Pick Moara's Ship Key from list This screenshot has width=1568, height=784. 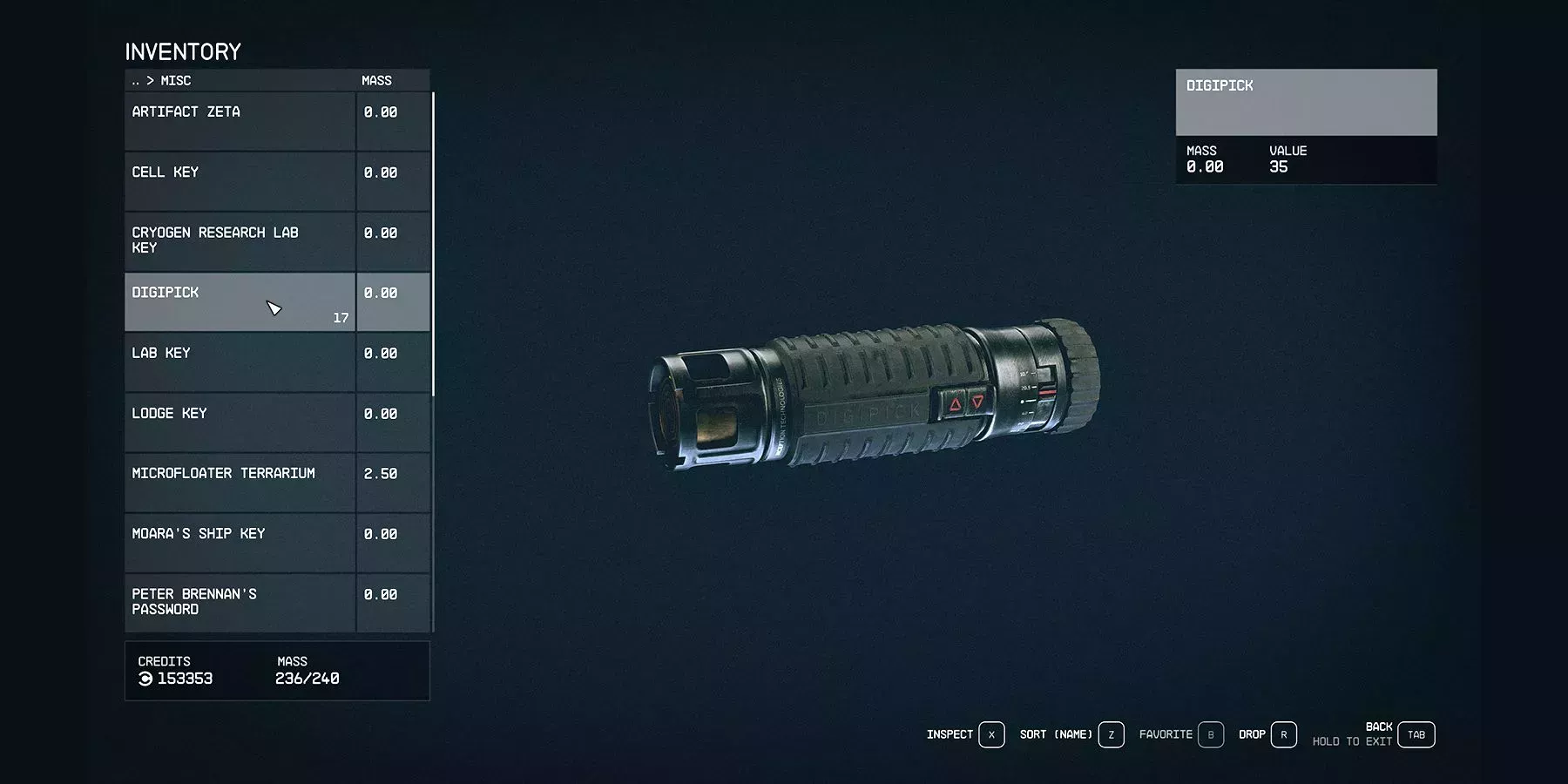click(240, 542)
